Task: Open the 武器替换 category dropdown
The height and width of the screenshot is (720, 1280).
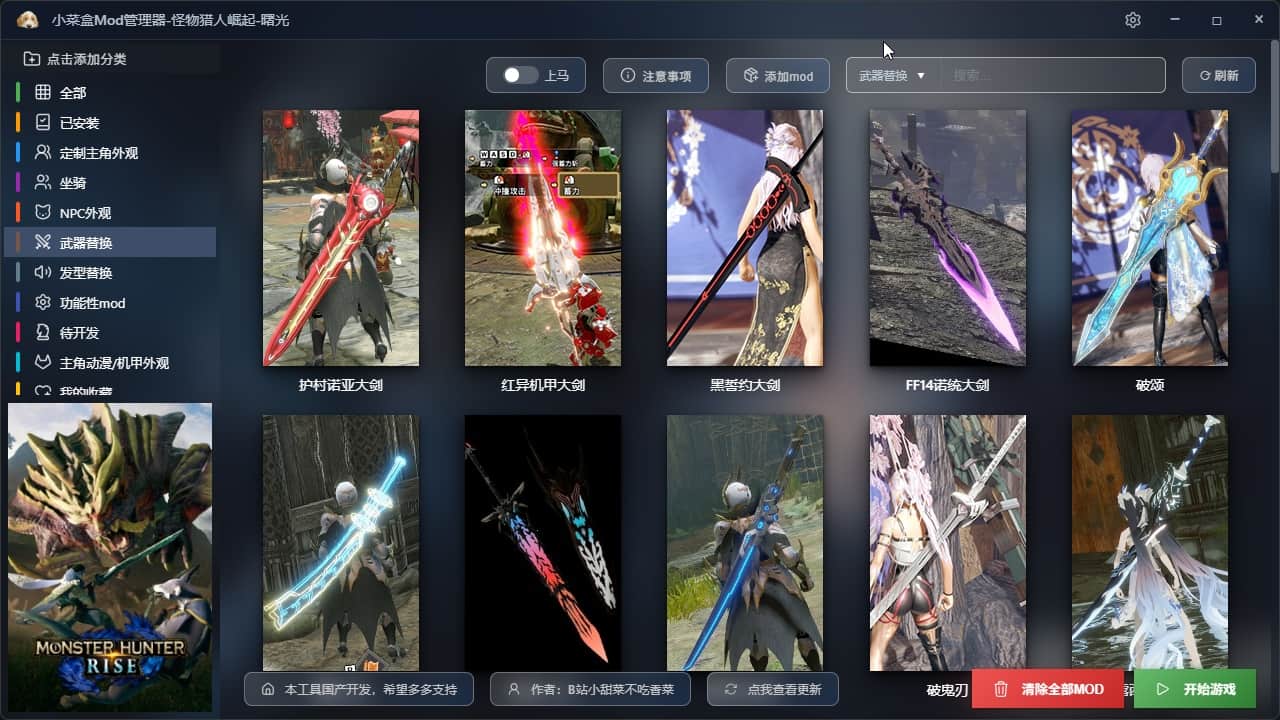Action: pos(892,76)
